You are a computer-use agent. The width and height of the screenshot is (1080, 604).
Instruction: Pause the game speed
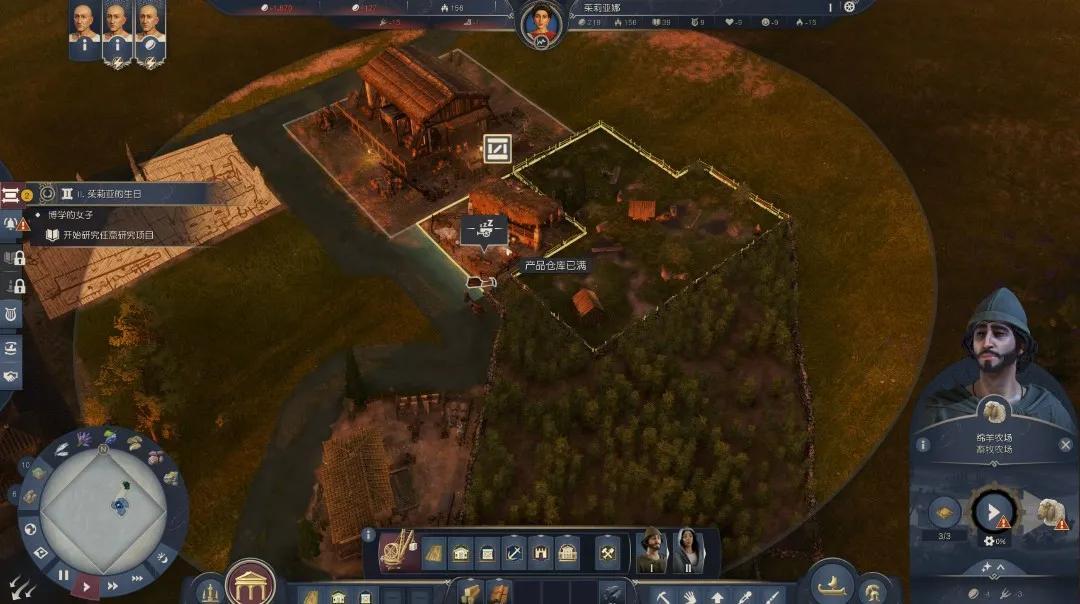tap(64, 575)
